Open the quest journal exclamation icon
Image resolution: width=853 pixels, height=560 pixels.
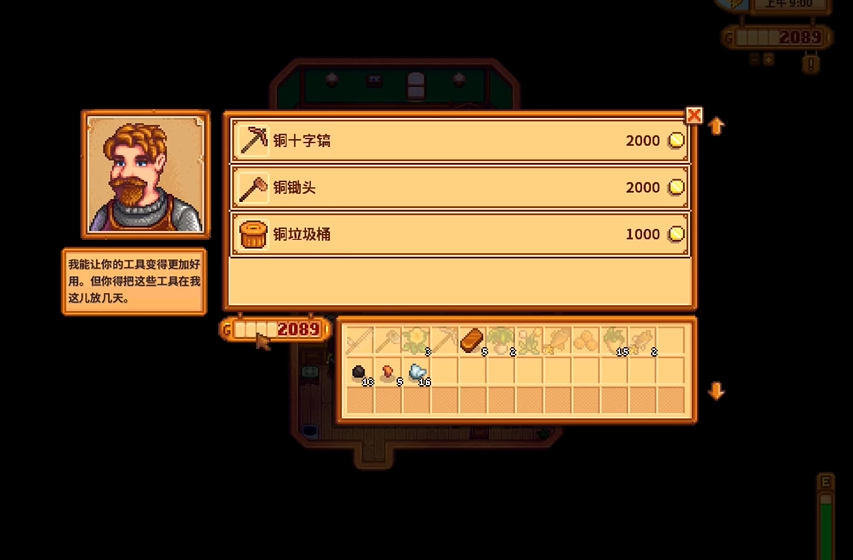click(811, 64)
